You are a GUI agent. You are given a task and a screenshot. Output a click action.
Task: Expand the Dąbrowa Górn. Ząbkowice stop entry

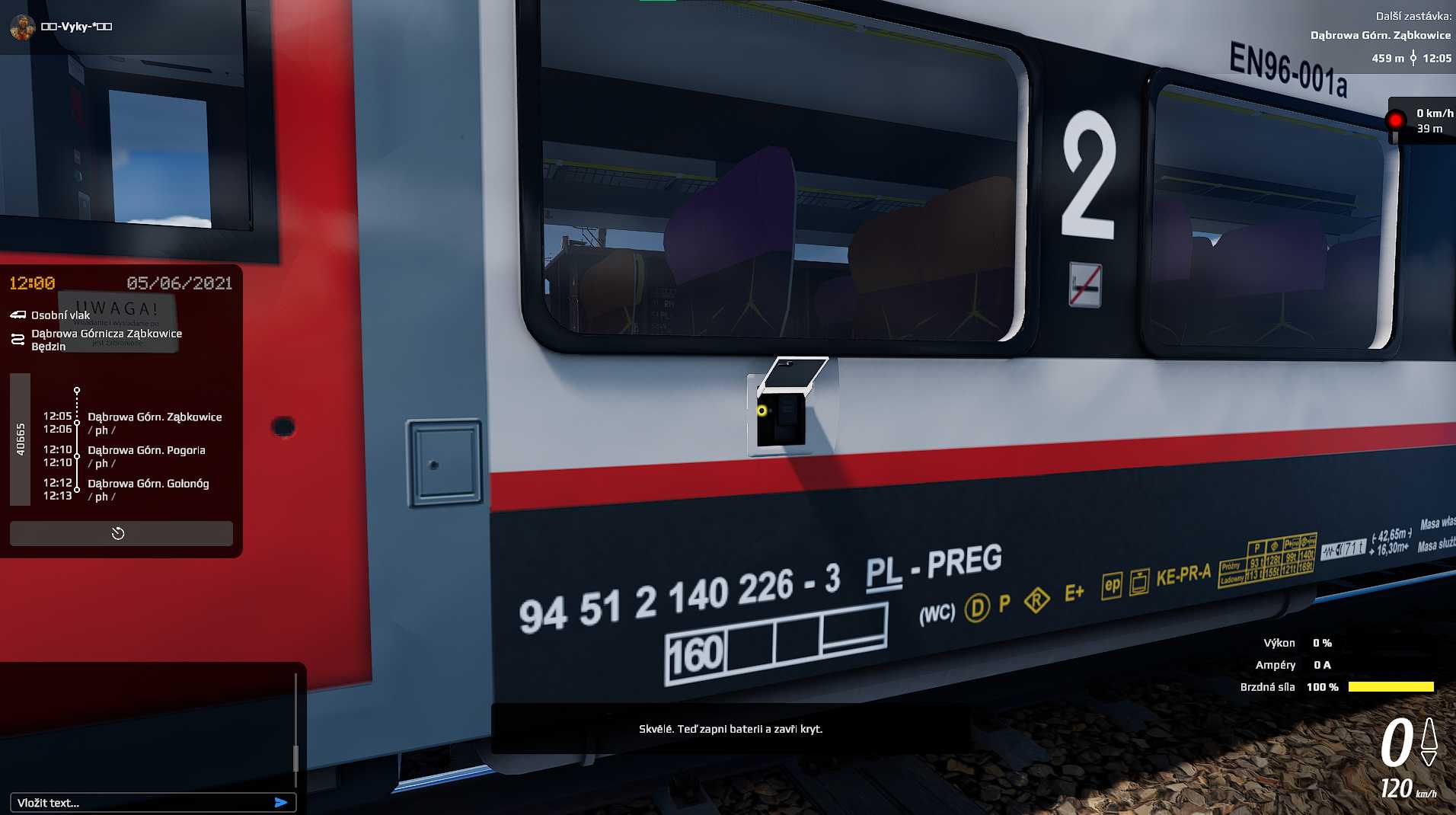pyautogui.click(x=155, y=417)
